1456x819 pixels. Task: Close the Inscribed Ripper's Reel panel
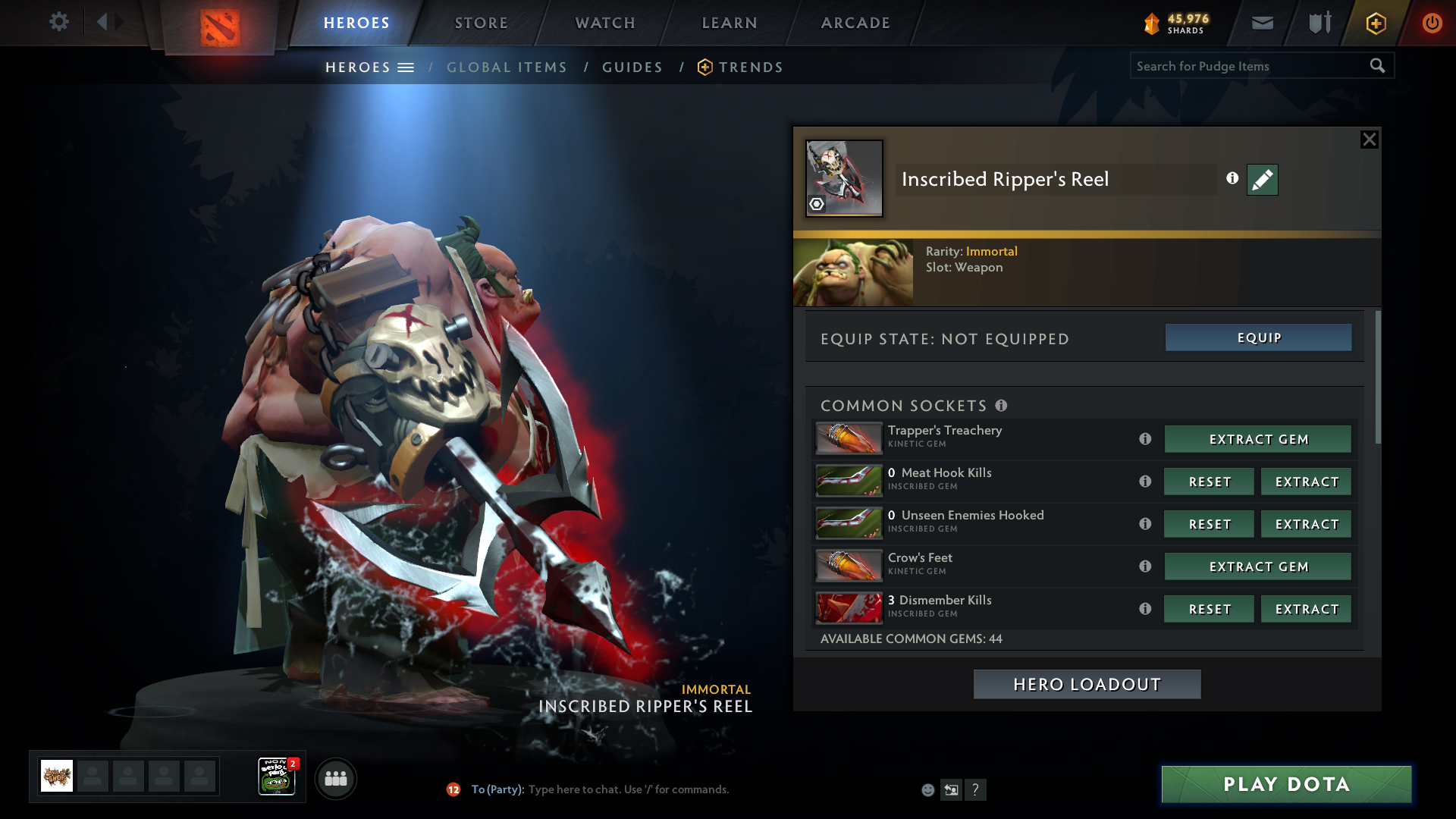[1369, 140]
